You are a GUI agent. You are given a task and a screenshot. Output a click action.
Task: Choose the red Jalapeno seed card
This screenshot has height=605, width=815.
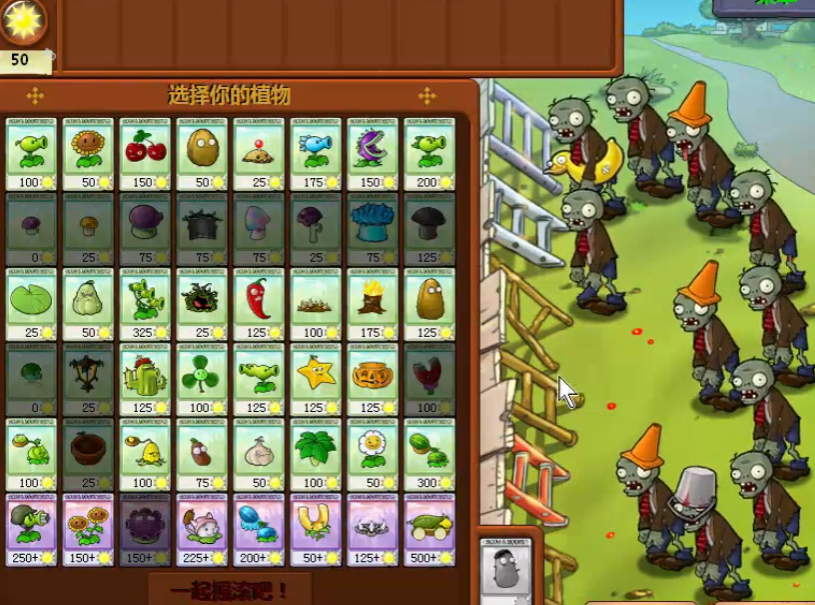[259, 303]
